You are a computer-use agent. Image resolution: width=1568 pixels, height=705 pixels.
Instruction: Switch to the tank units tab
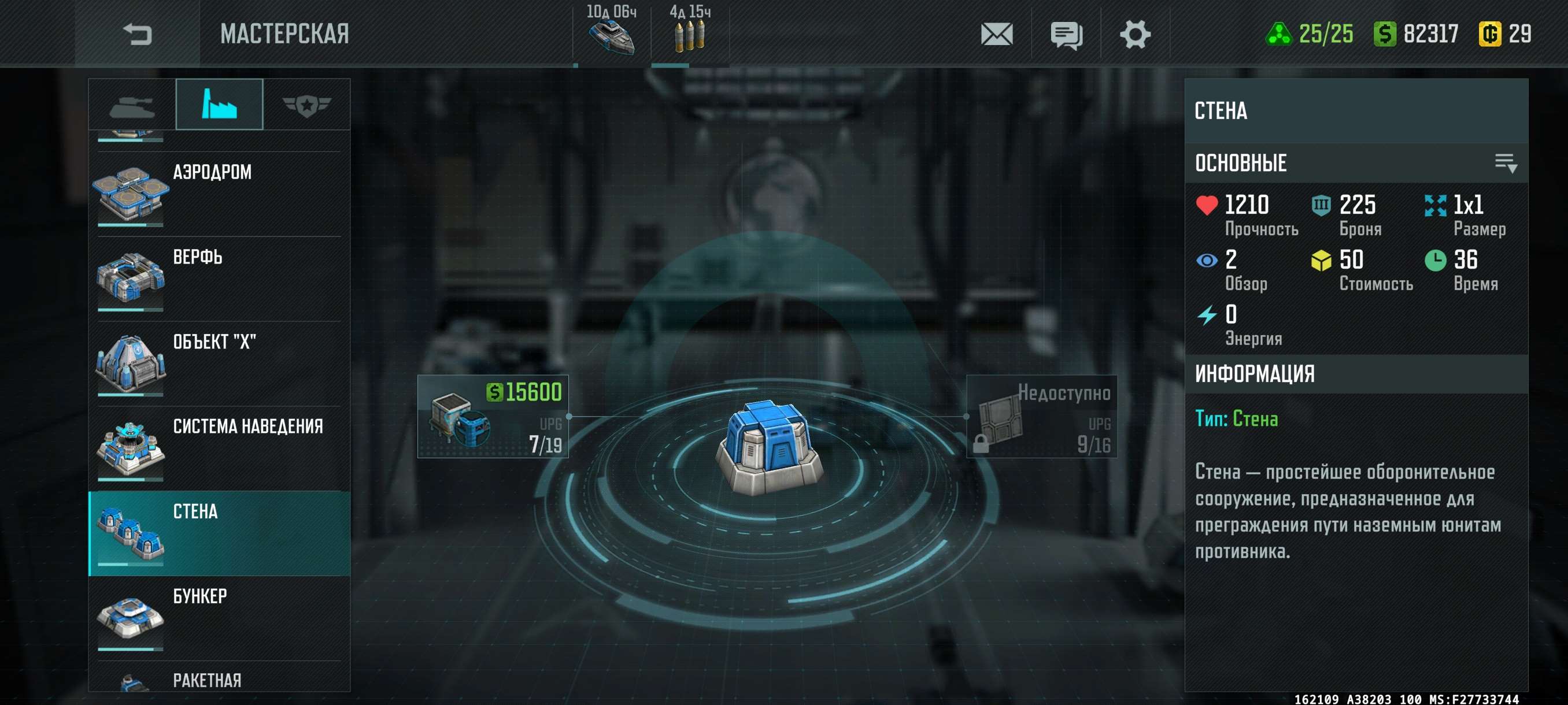(132, 105)
